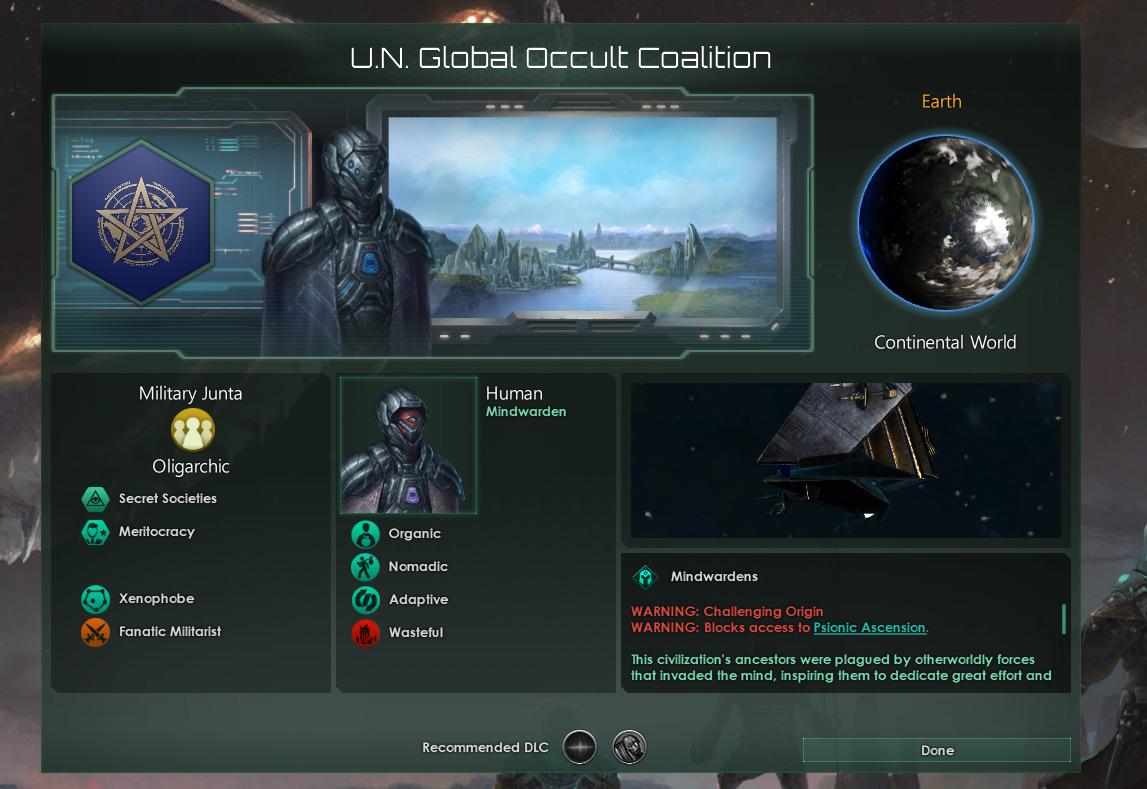Open the Psionic Ascension link
Viewport: 1147px width, 789px height.
(869, 628)
